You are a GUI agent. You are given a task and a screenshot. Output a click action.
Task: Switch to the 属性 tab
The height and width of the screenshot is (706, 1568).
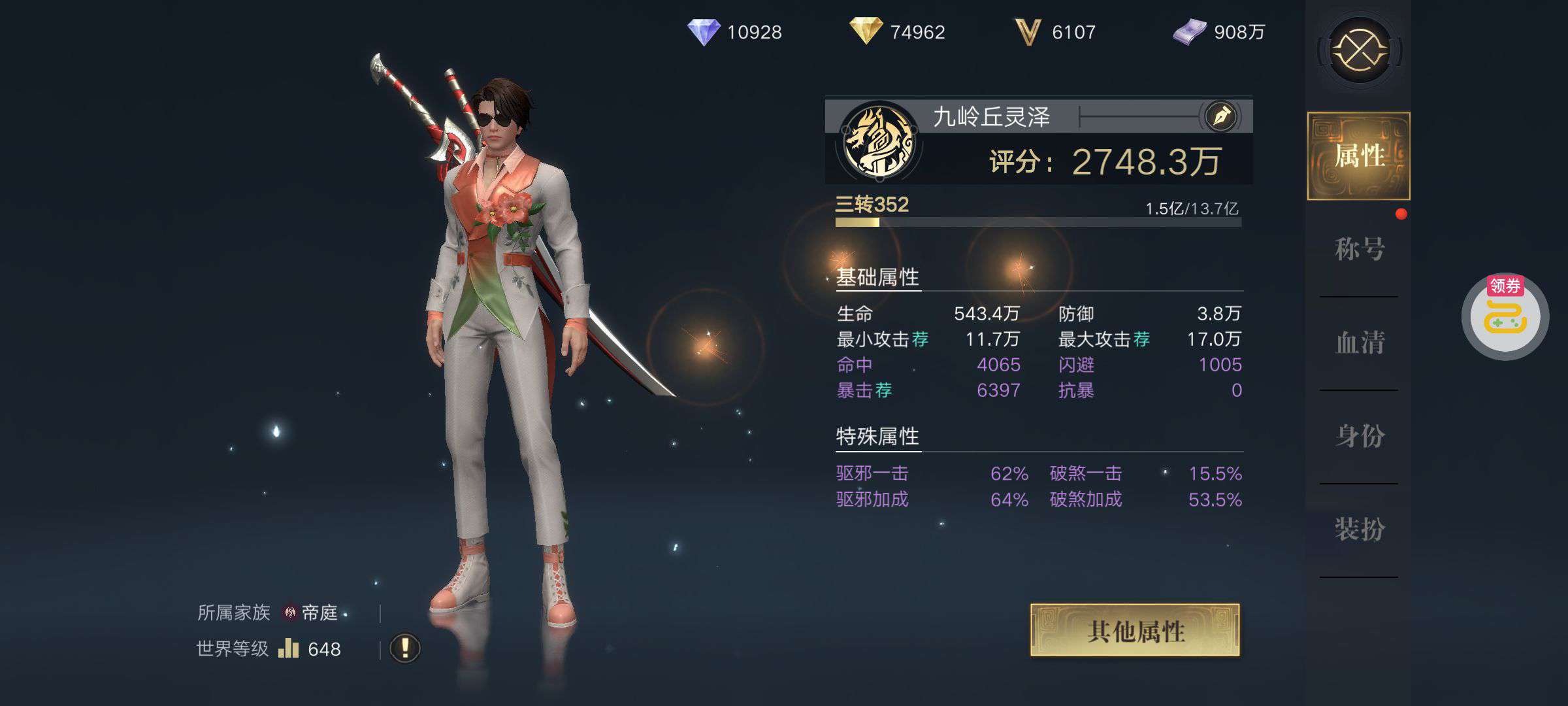point(1359,156)
